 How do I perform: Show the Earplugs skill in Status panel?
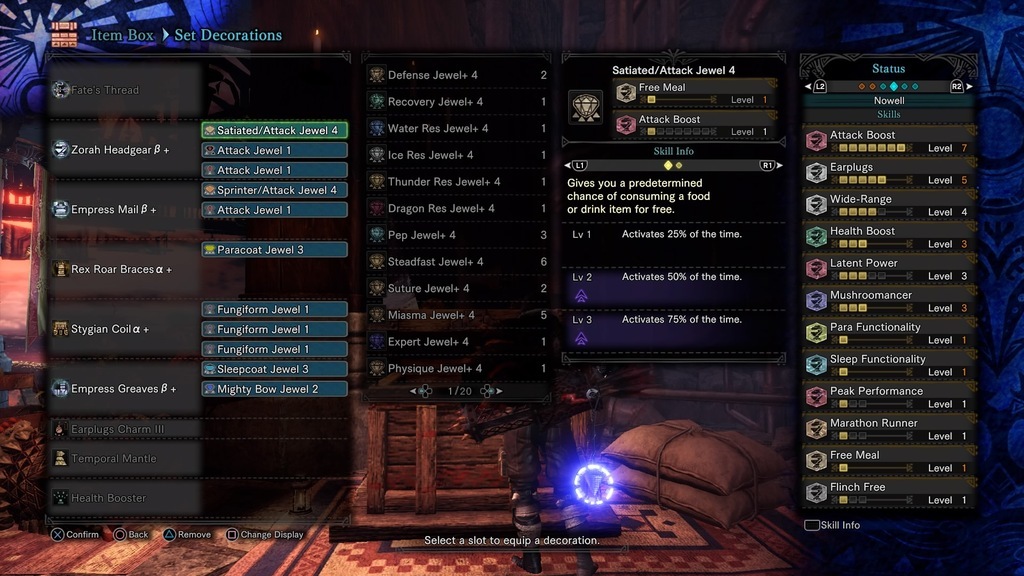888,173
